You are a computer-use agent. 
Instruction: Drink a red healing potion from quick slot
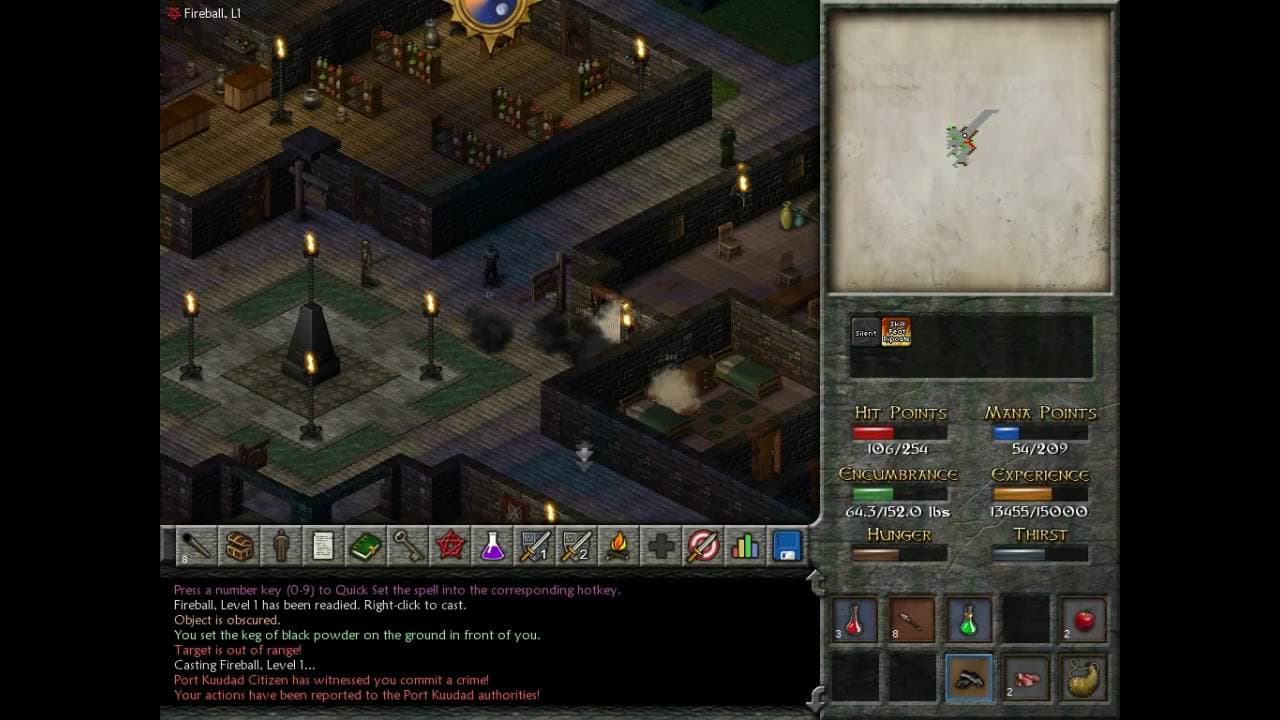(x=853, y=620)
